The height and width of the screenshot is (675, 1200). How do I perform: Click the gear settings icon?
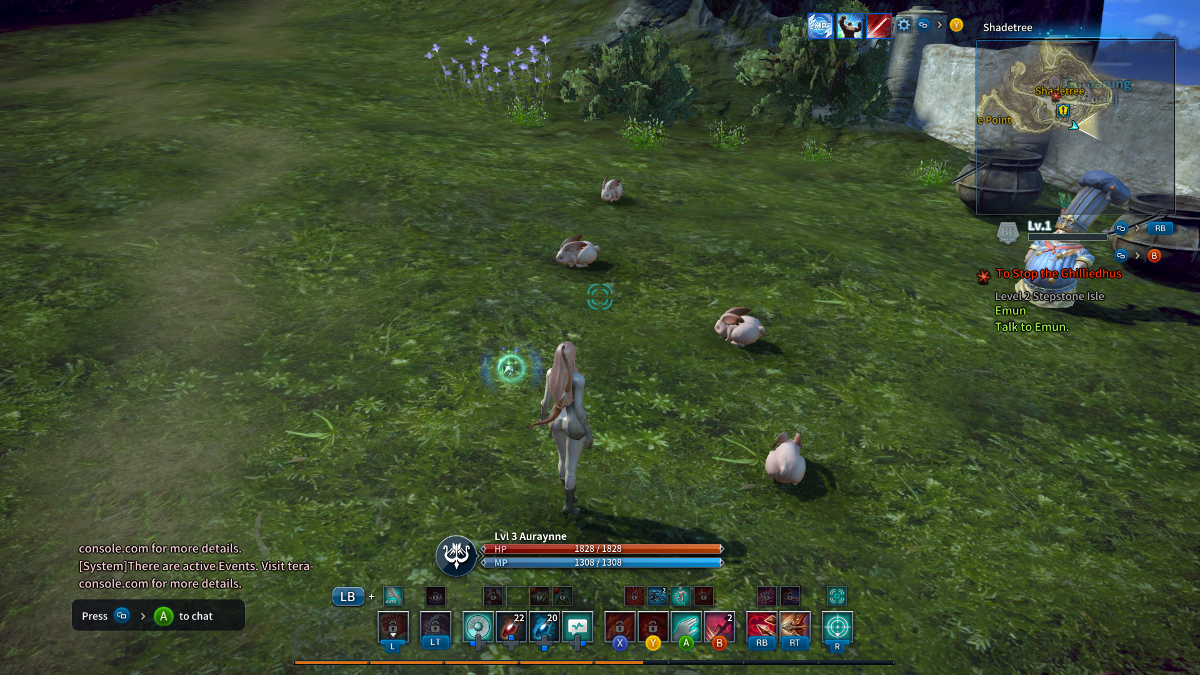[904, 25]
